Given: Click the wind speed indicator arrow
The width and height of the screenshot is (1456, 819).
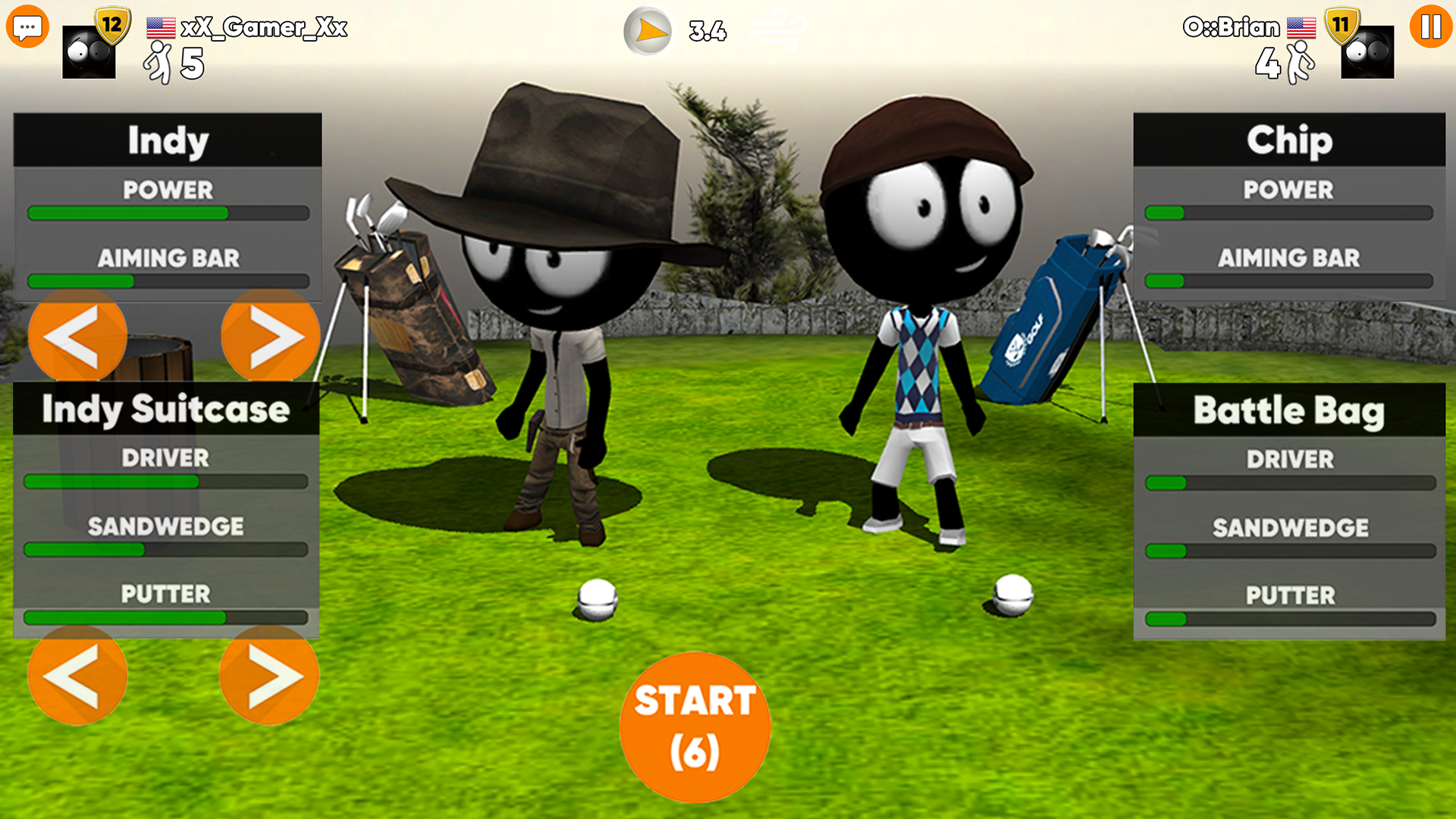Looking at the screenshot, I should pyautogui.click(x=648, y=32).
